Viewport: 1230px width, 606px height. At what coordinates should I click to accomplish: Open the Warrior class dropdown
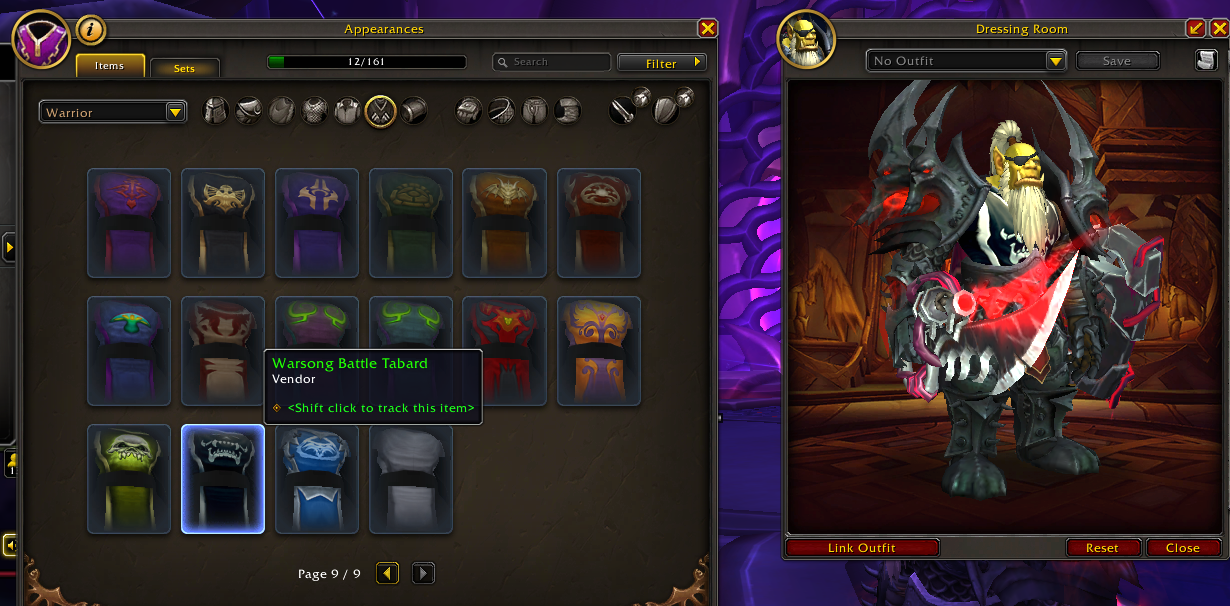(x=113, y=112)
